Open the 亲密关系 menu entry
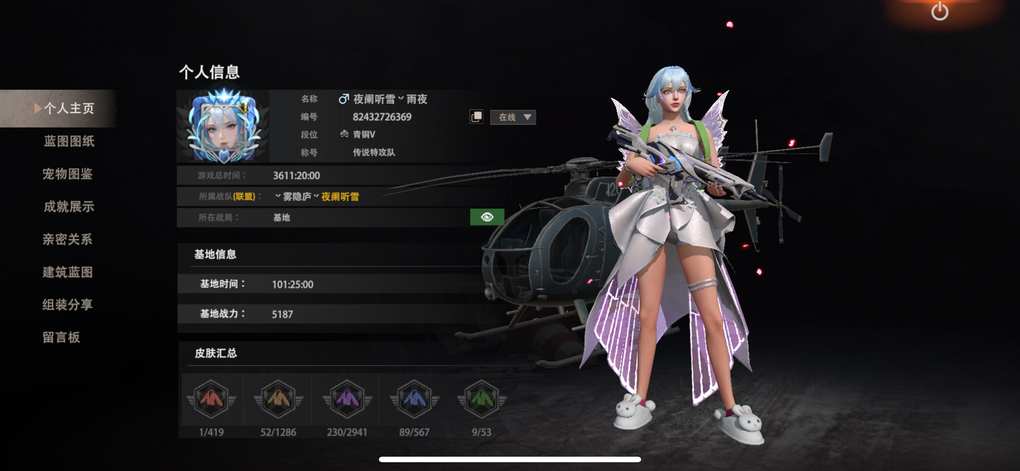The width and height of the screenshot is (1020, 471). coord(68,239)
